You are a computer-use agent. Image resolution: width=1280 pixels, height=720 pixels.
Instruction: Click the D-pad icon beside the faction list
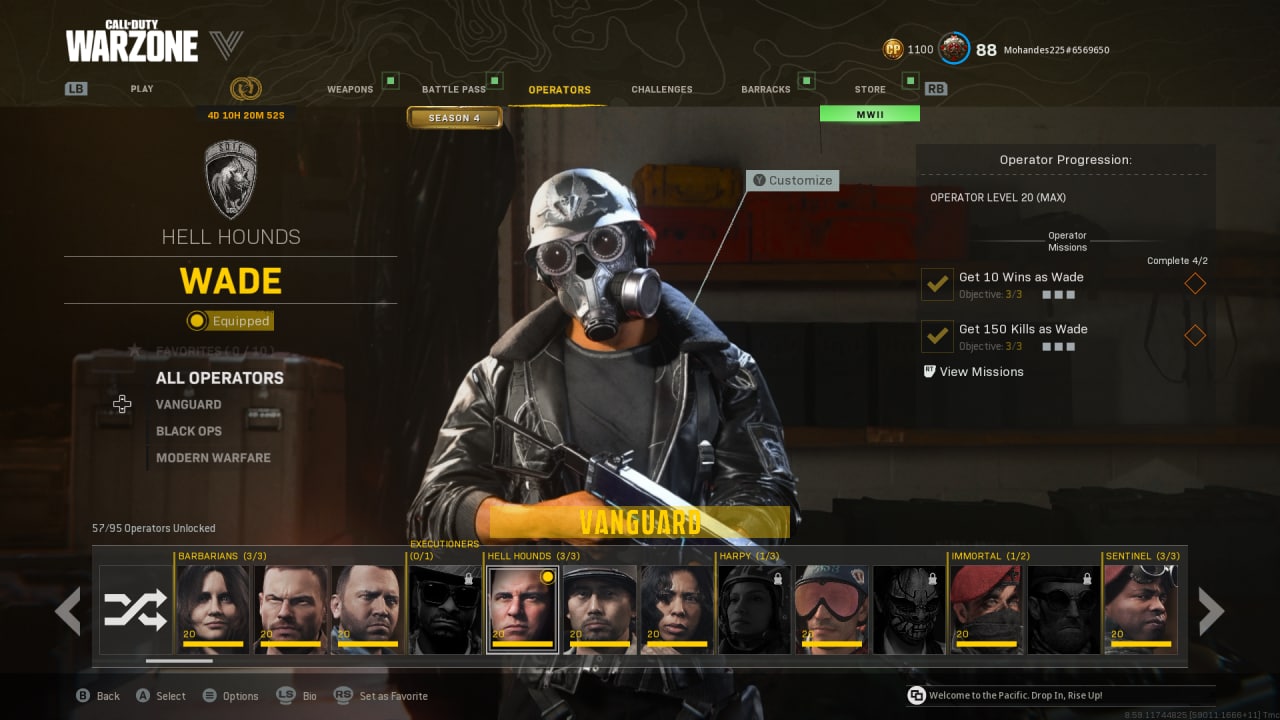point(122,404)
